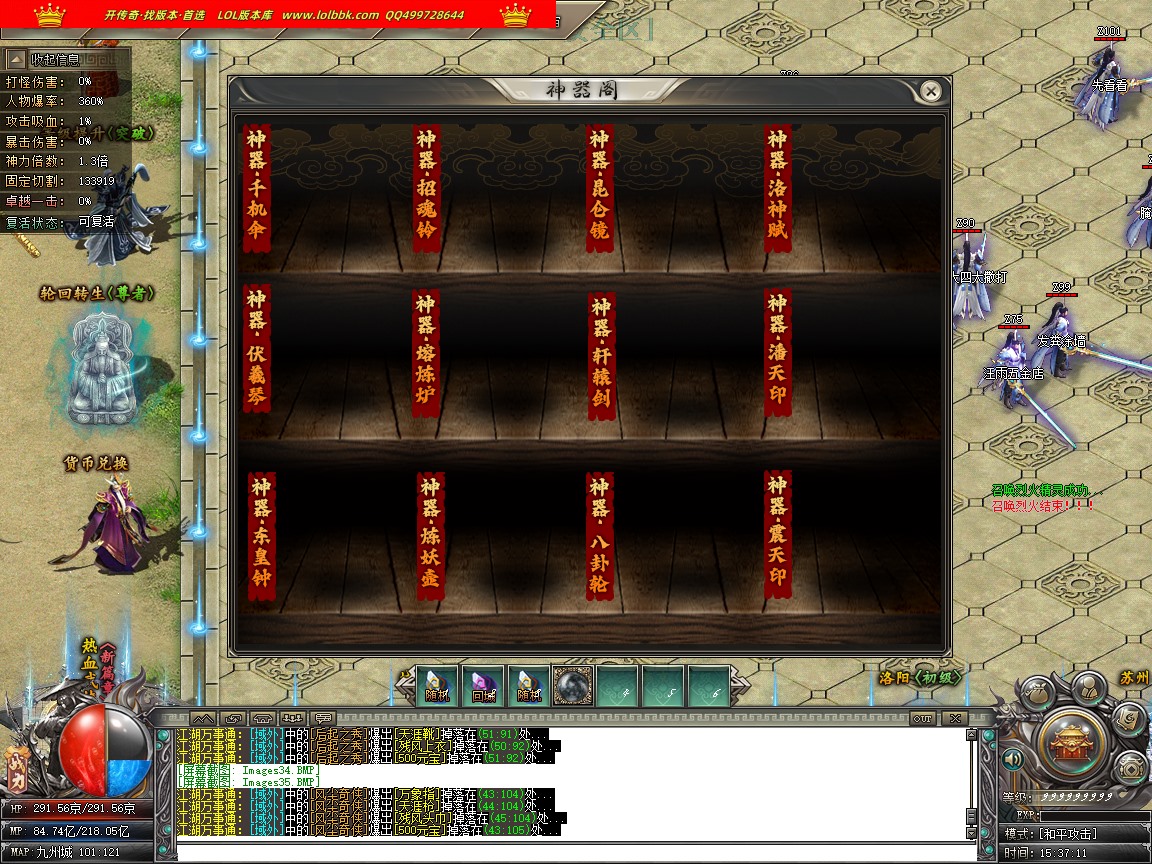Pick the 神器·伏羲琴 banner
The width and height of the screenshot is (1152, 864).
coord(257,349)
